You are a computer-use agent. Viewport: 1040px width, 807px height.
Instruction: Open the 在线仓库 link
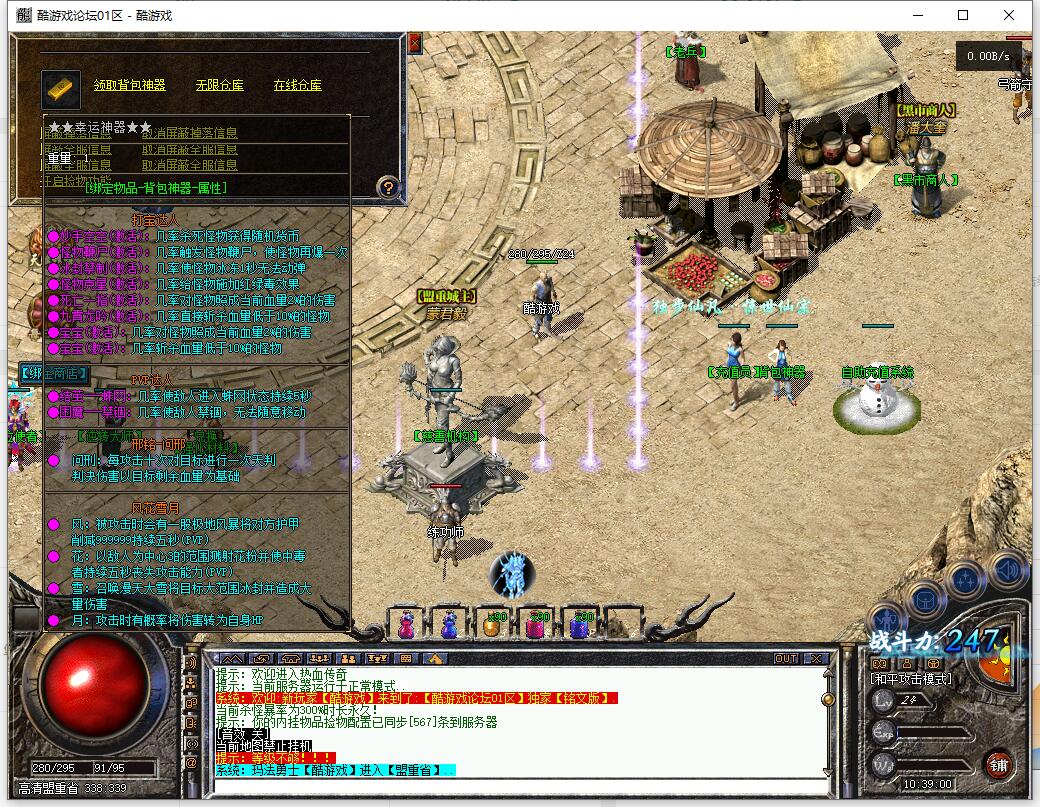pyautogui.click(x=297, y=86)
